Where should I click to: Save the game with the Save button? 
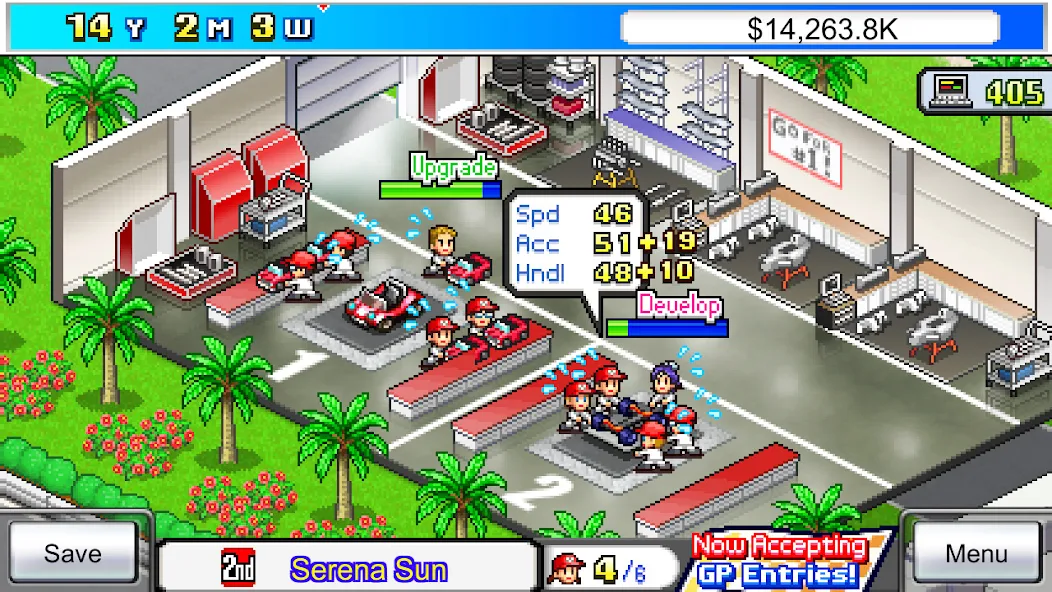(x=73, y=554)
